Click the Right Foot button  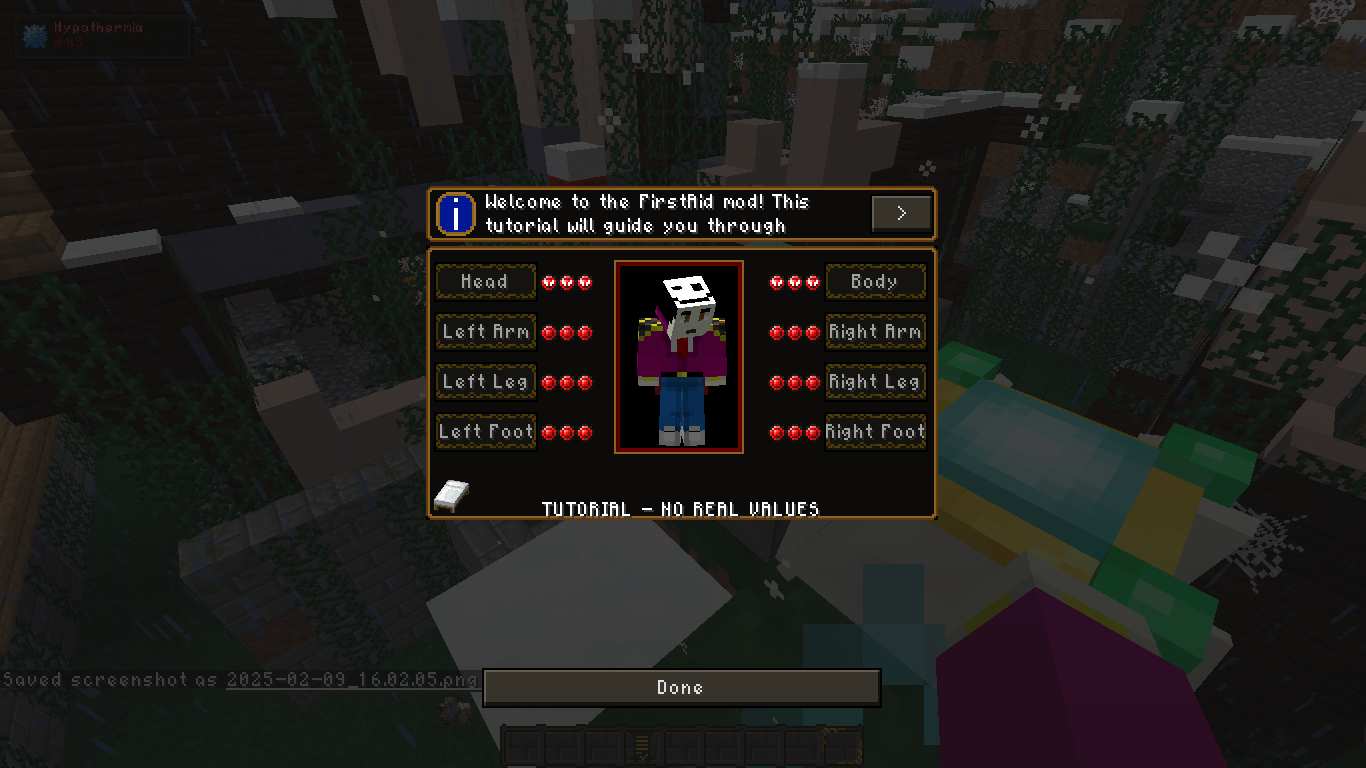click(875, 431)
